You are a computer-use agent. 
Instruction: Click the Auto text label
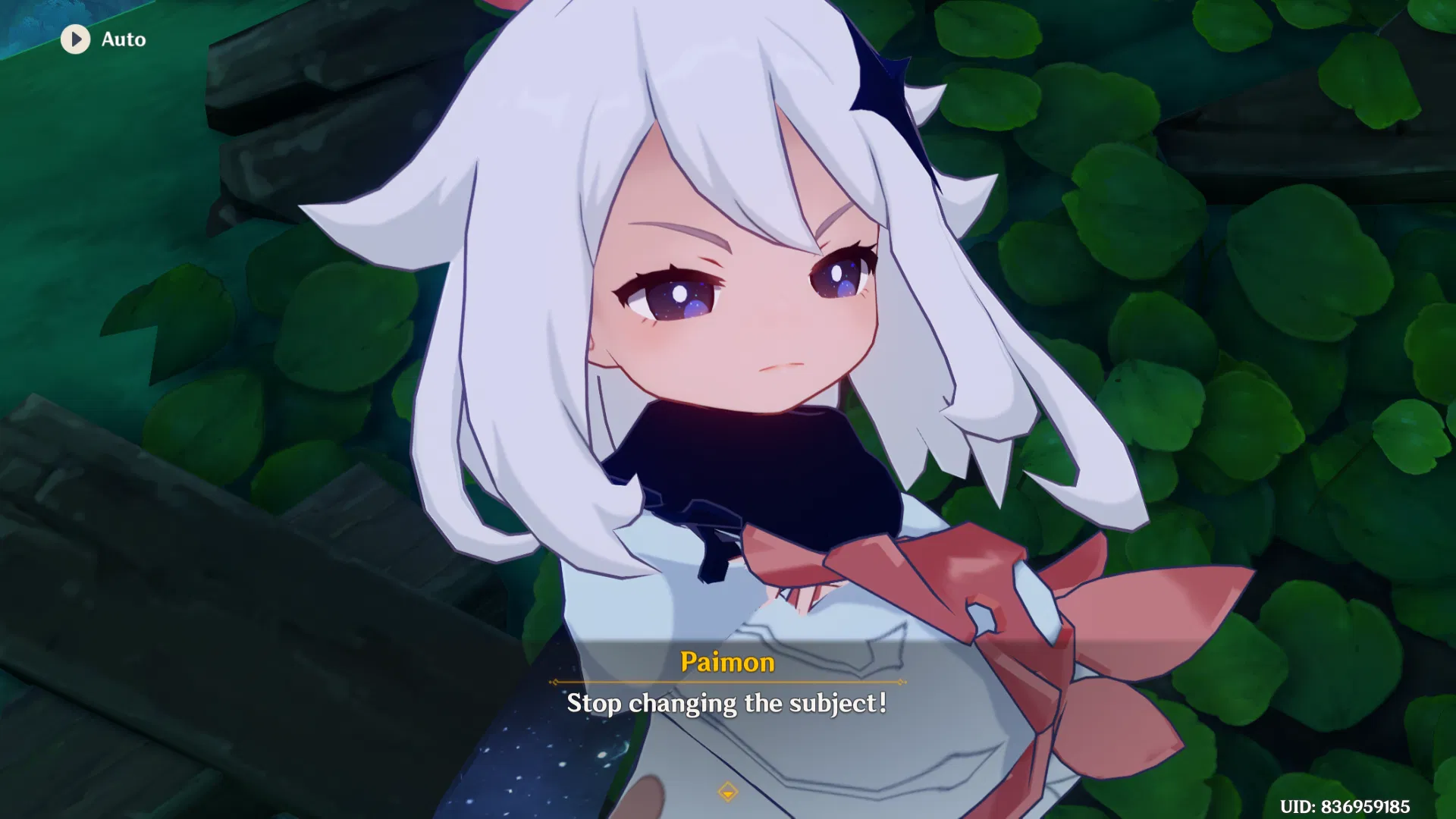(124, 39)
